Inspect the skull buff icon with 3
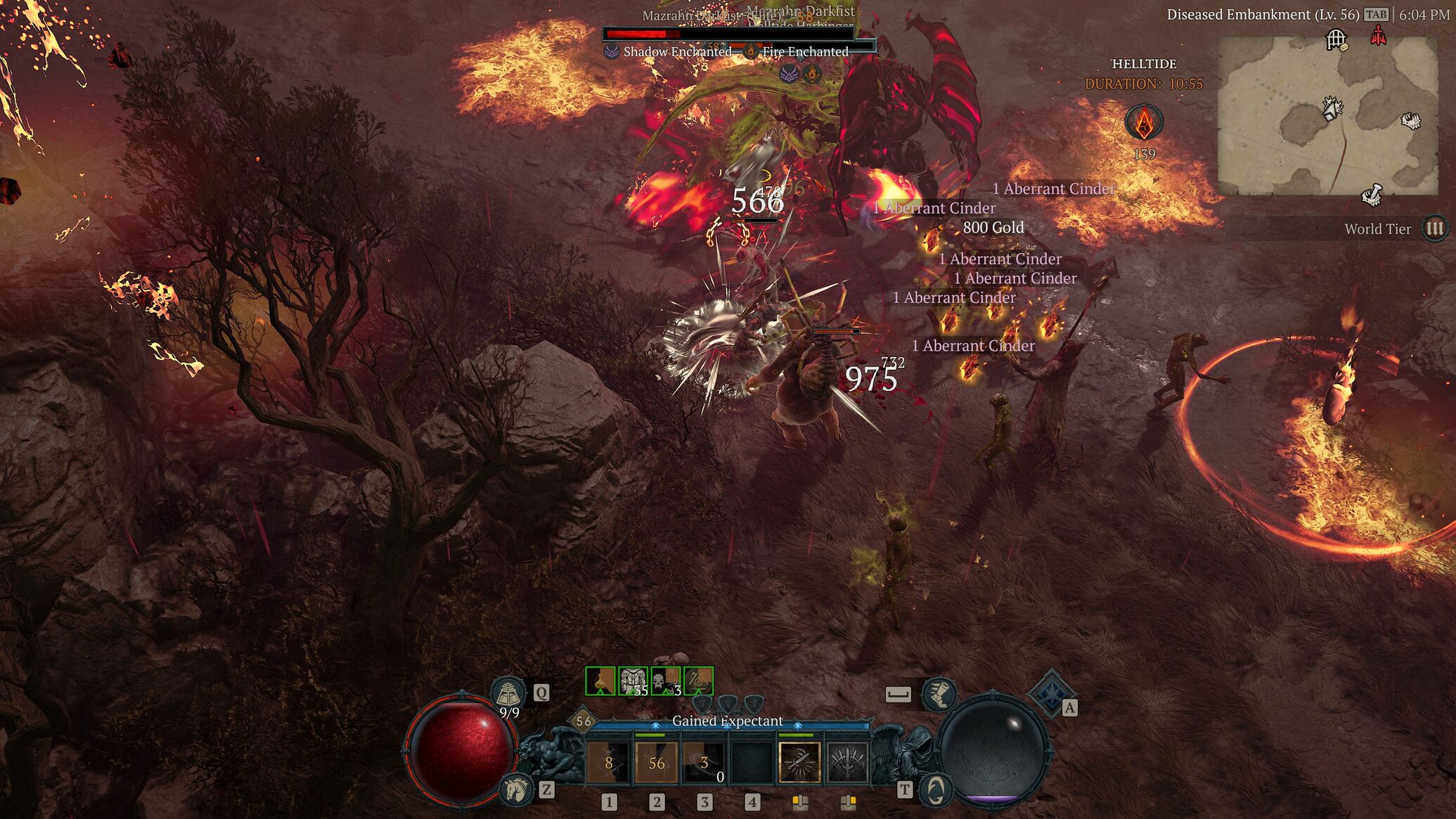 [665, 681]
